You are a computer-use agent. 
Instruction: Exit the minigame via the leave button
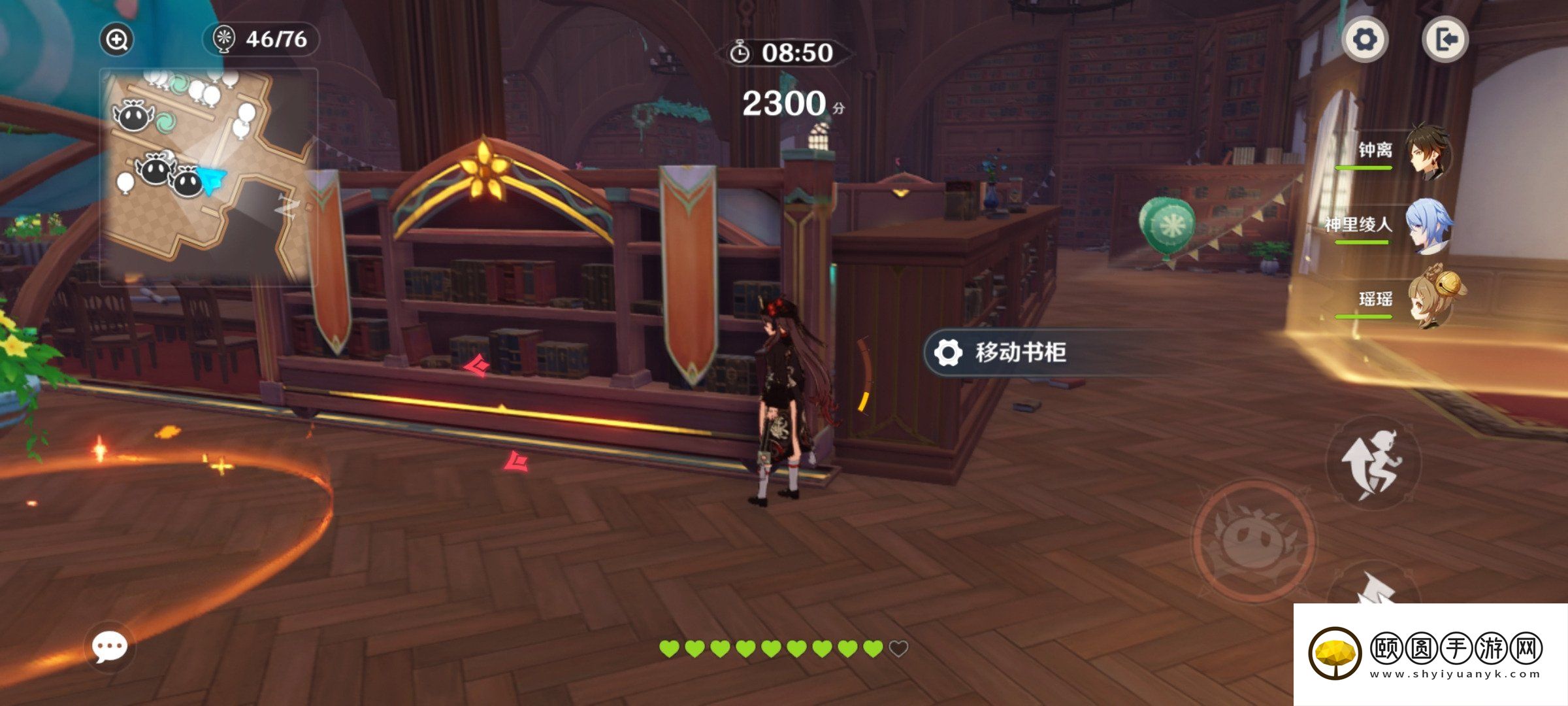[1445, 40]
